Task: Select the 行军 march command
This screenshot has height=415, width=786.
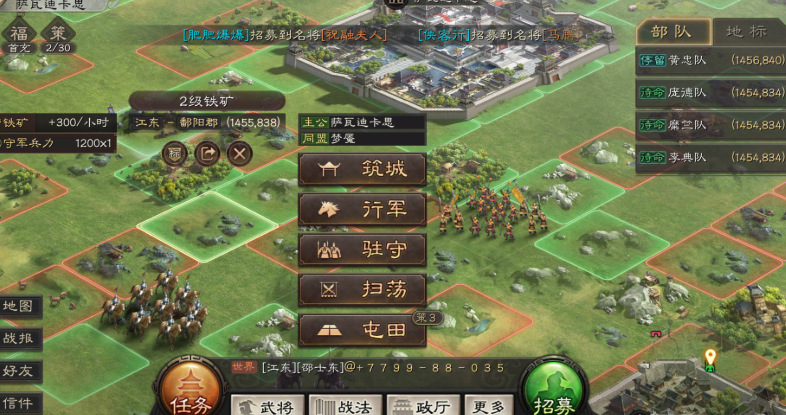Action: pos(362,210)
